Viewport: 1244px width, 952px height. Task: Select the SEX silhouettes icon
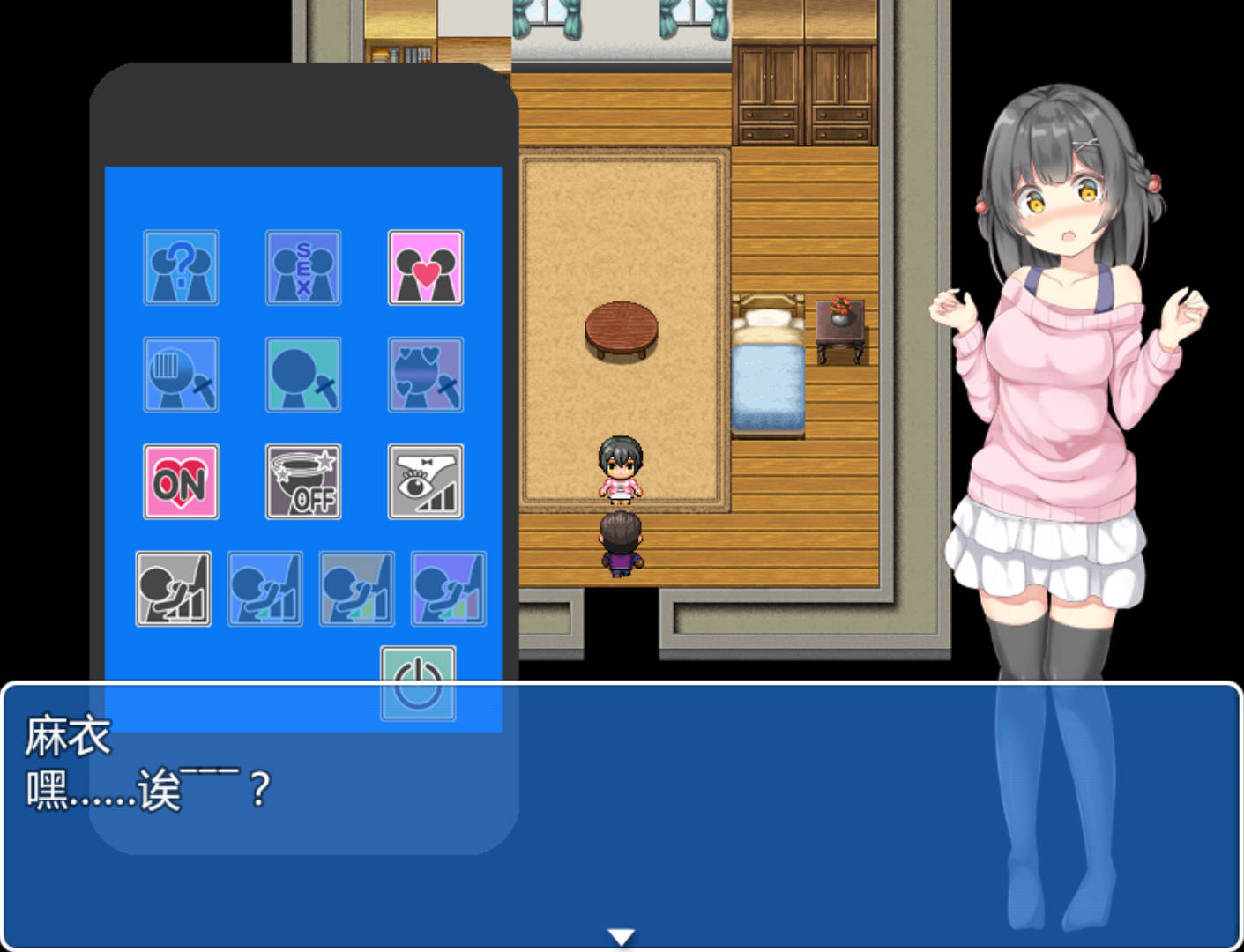click(303, 268)
